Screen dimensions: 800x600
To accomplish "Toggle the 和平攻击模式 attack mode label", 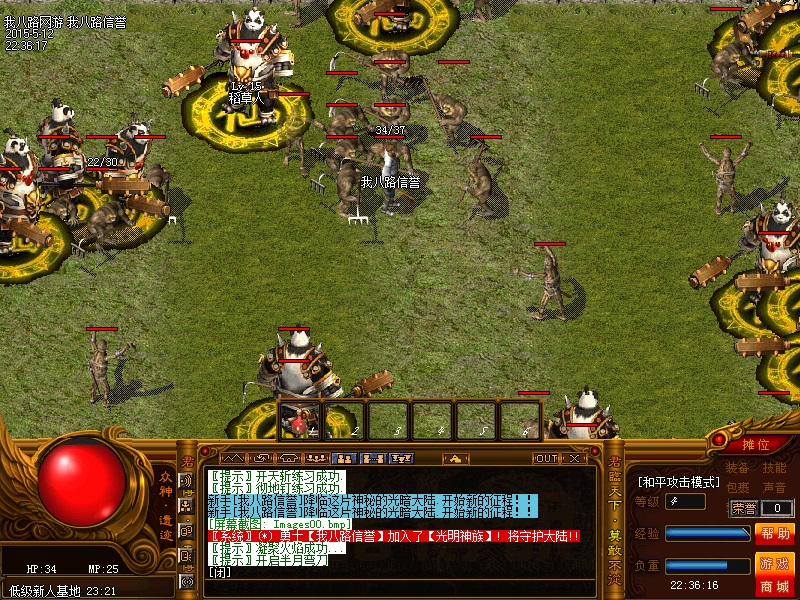I will click(x=680, y=481).
